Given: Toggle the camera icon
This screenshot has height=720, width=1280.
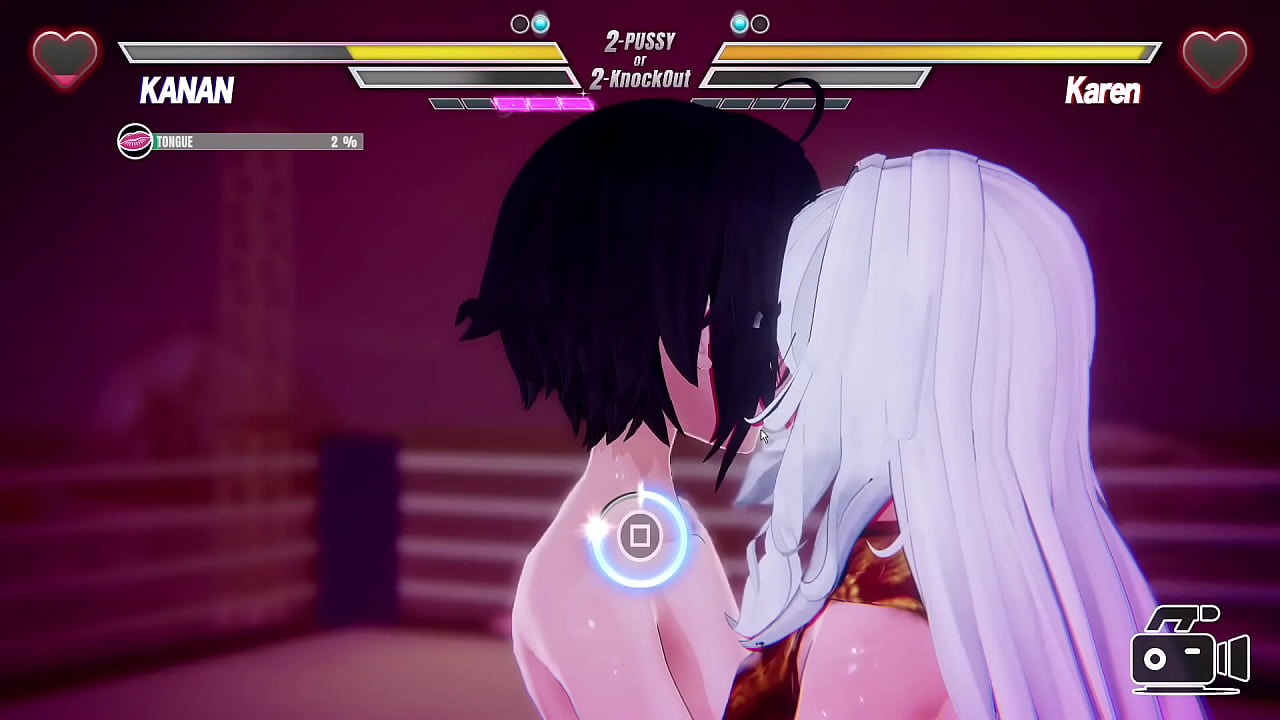Looking at the screenshot, I should point(1188,652).
